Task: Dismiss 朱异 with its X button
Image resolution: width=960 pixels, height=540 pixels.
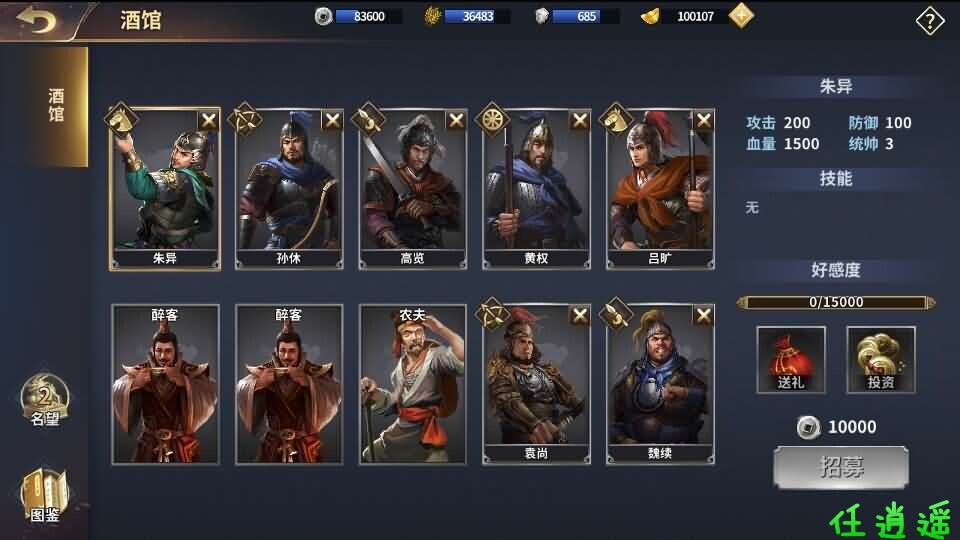Action: click(208, 120)
